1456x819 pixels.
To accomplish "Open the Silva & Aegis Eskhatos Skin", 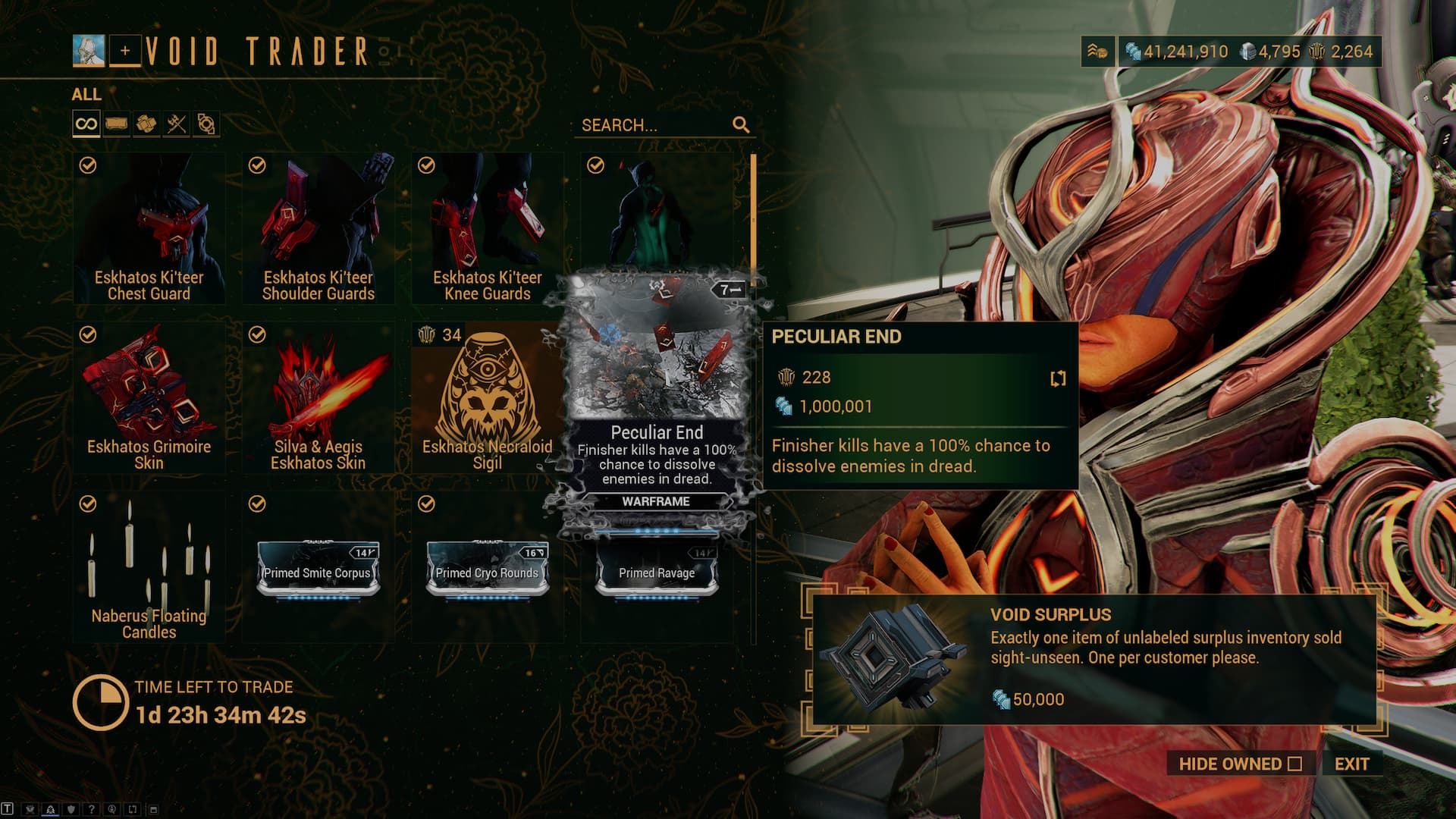I will click(x=318, y=397).
